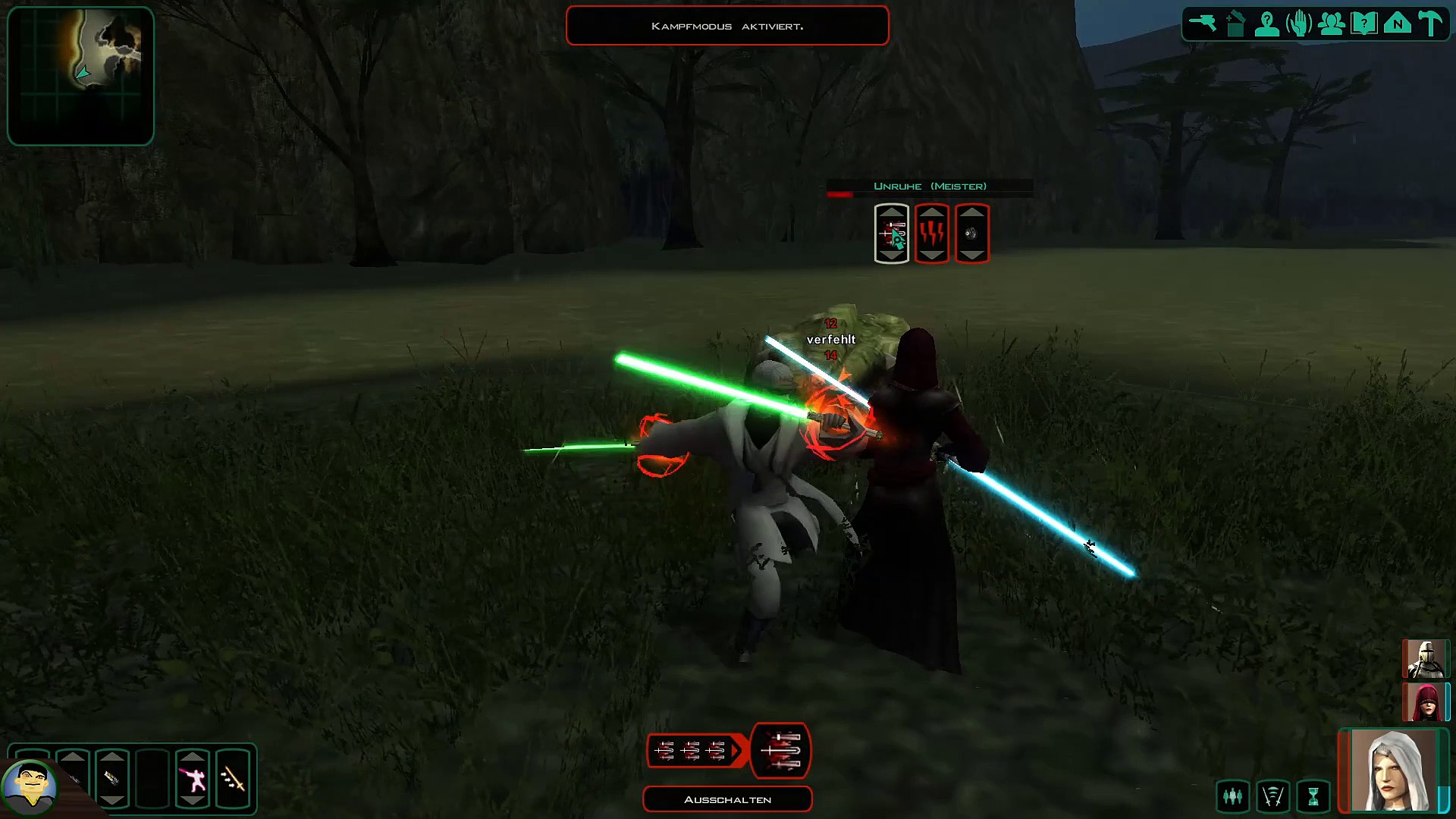Screen dimensions: 1456x819
Task: Select the knight-helmet party member portrait
Action: (1425, 659)
